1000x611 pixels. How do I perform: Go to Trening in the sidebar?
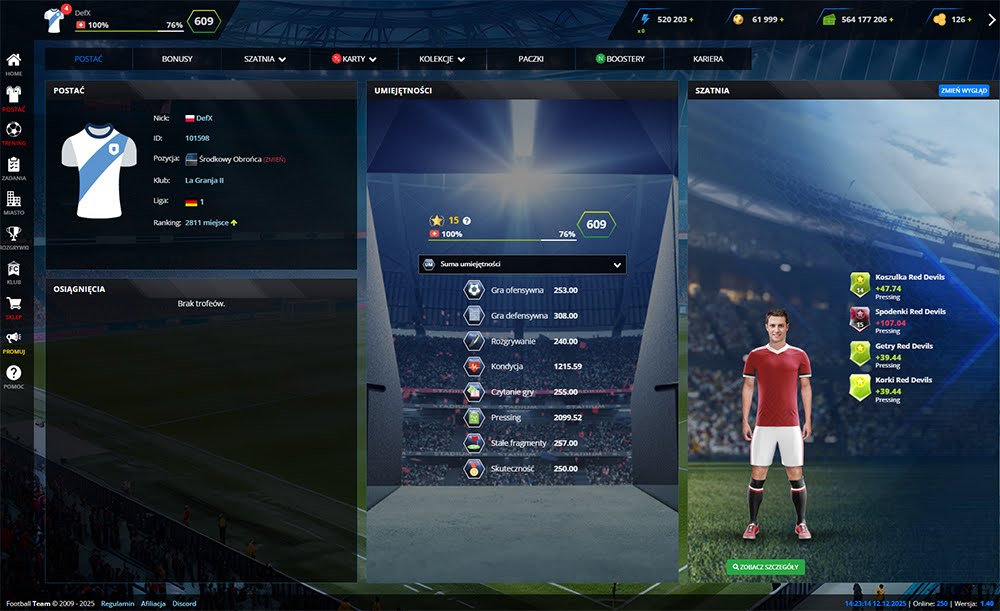pos(14,134)
